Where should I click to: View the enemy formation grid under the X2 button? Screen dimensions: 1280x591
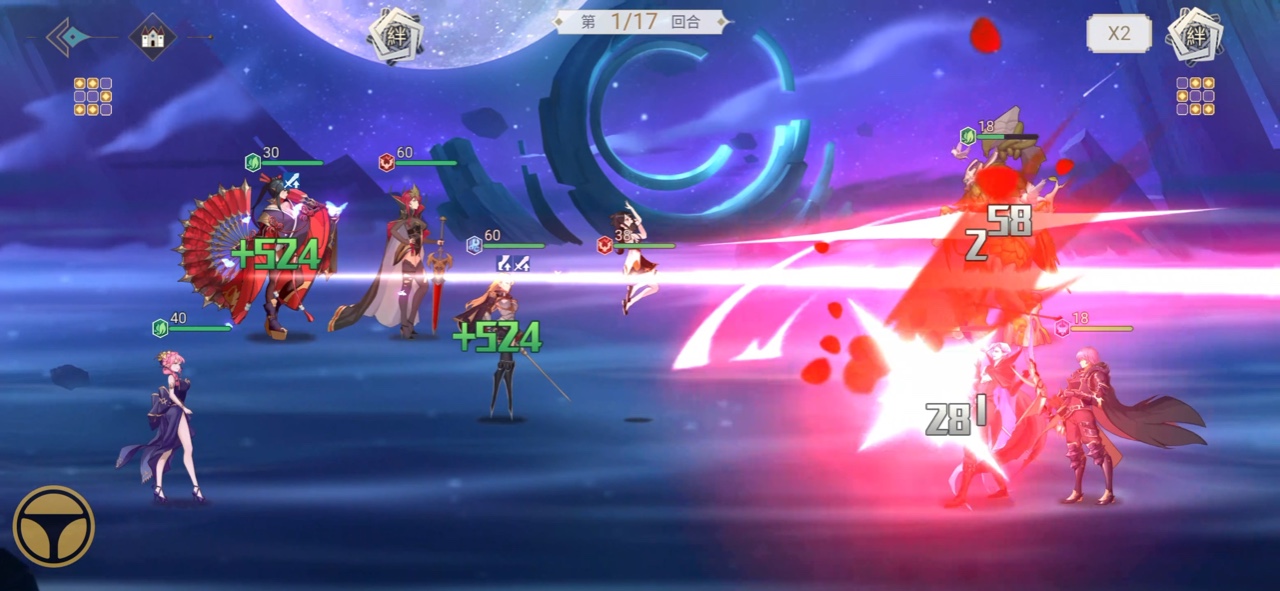point(1195,97)
